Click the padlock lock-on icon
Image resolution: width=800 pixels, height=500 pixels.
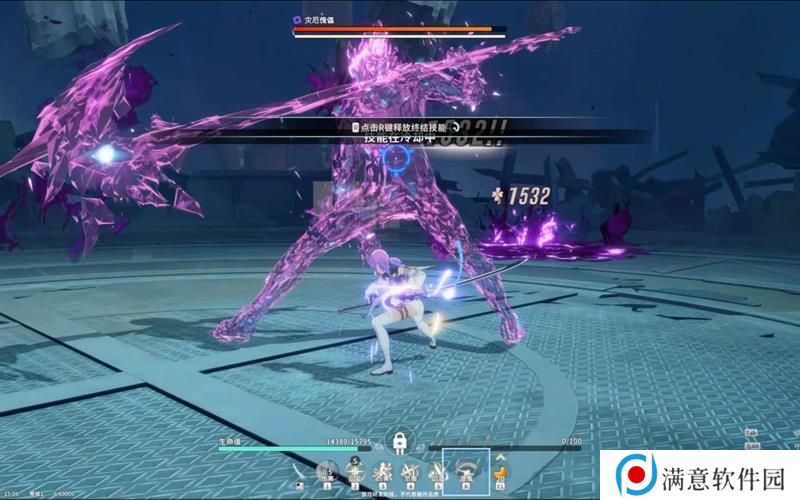tap(400, 441)
